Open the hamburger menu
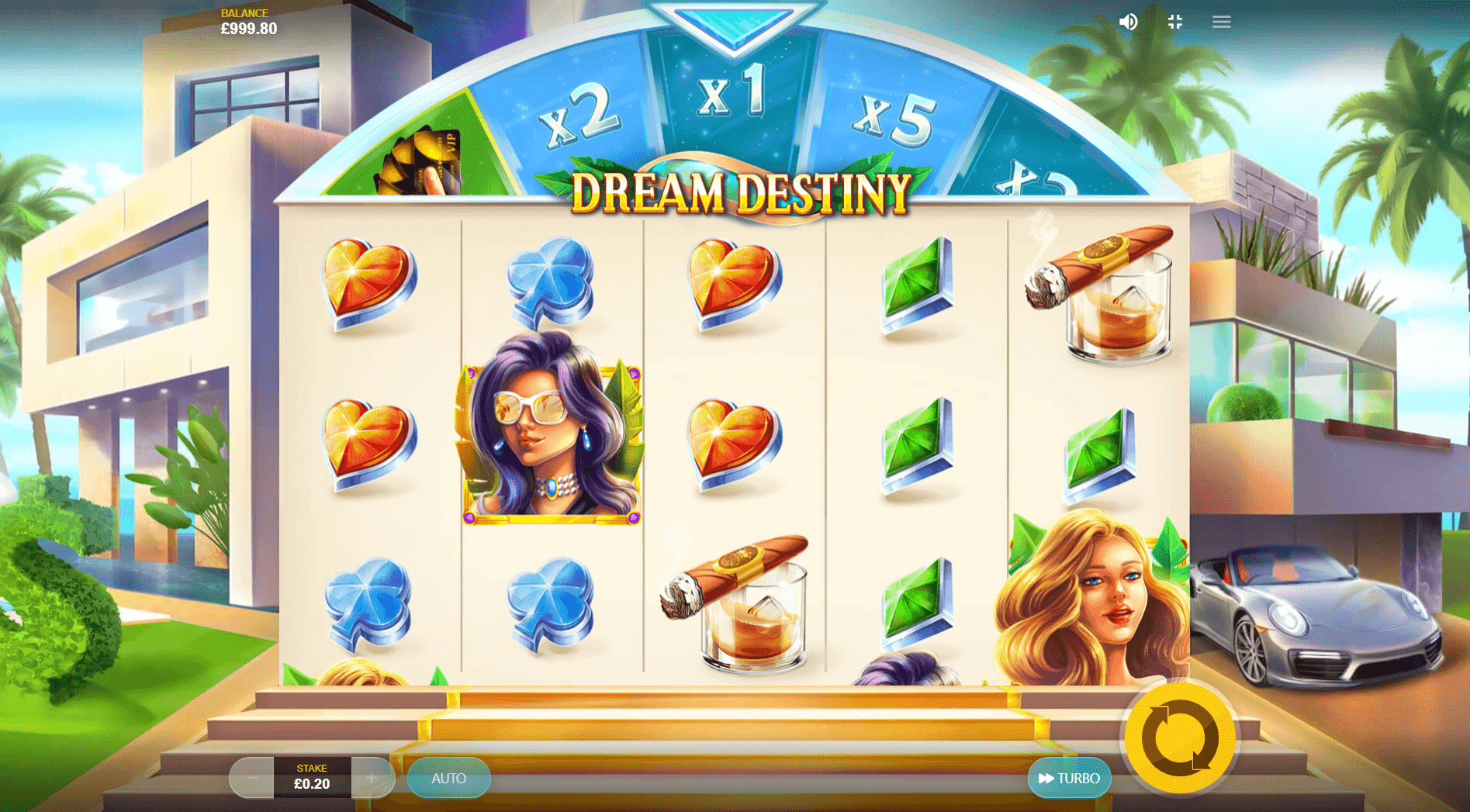 [x=1221, y=22]
